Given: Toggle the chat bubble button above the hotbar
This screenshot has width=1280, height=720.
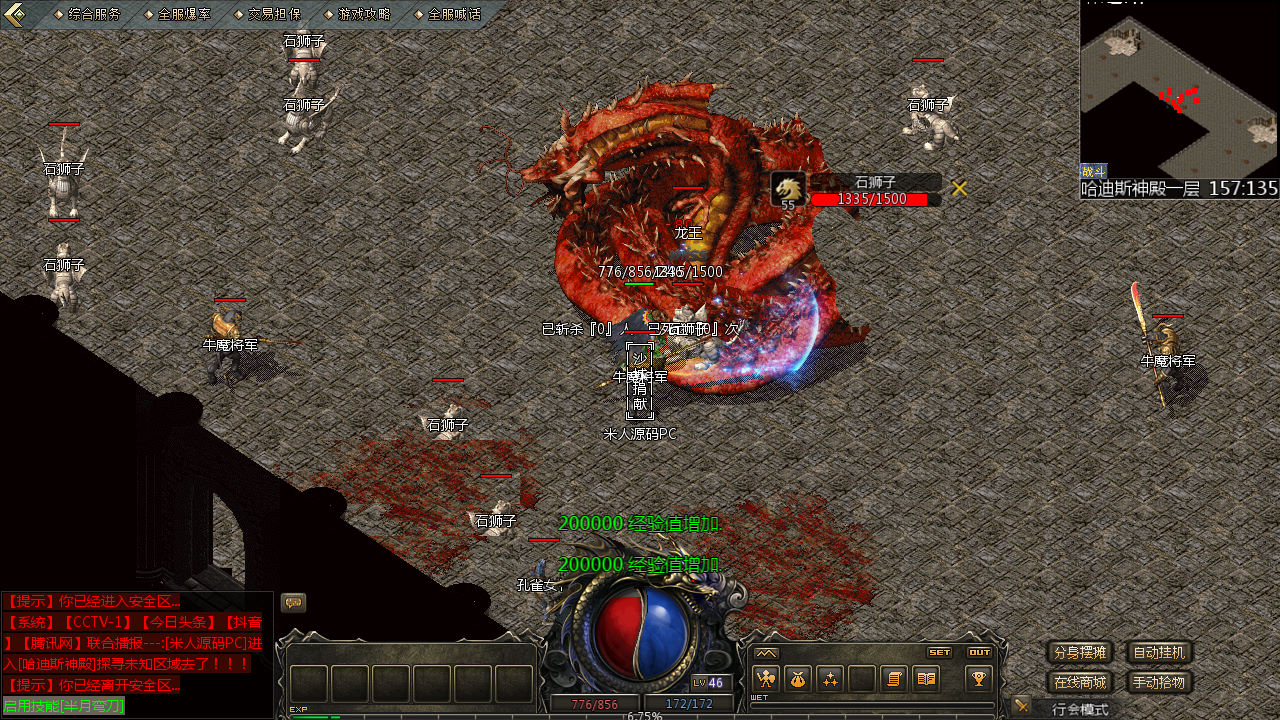Looking at the screenshot, I should (x=293, y=602).
